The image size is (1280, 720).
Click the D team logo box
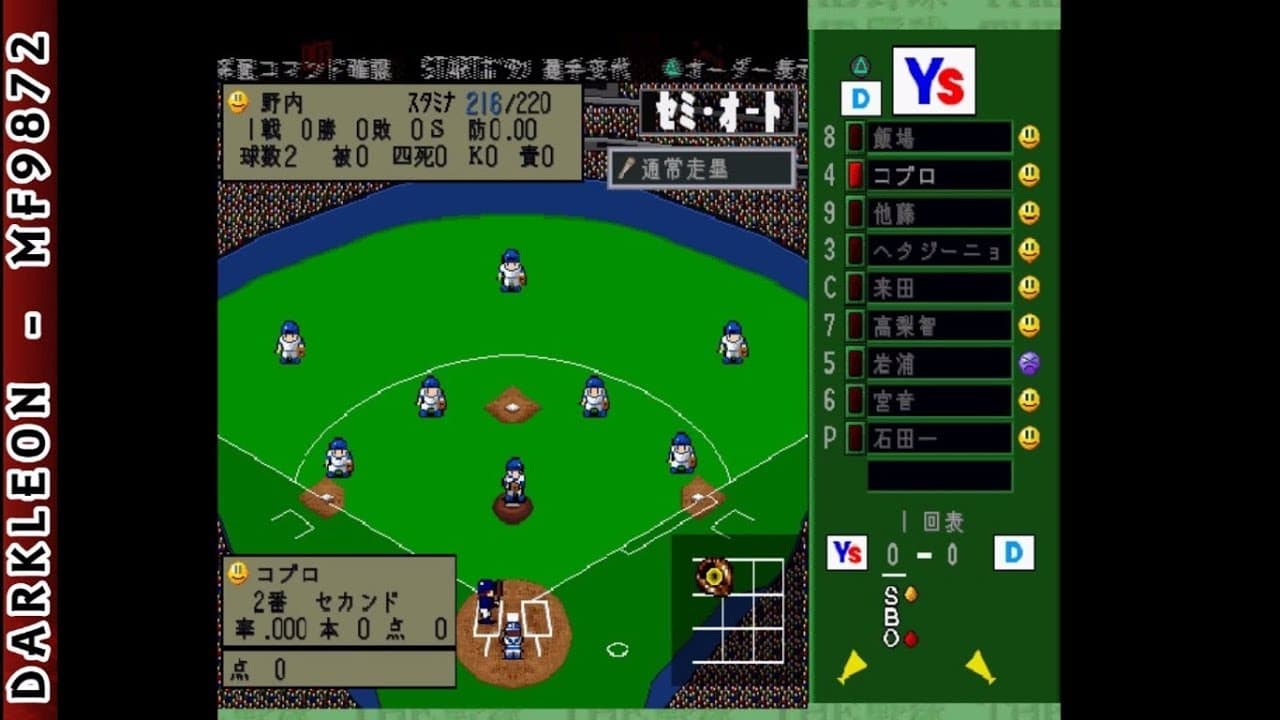click(861, 96)
